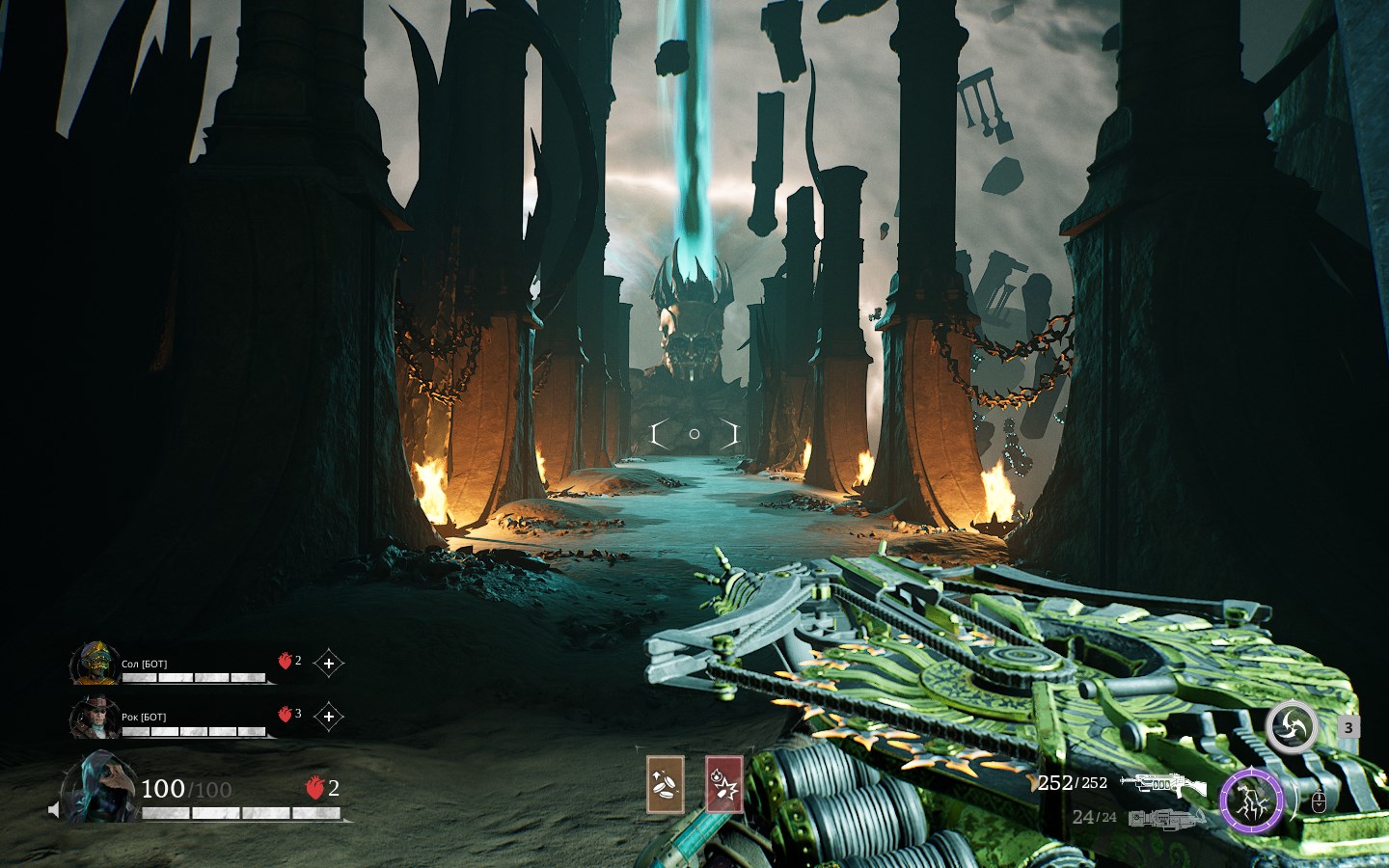Click the plus diamond beside Сол [БОТ]

click(x=329, y=664)
